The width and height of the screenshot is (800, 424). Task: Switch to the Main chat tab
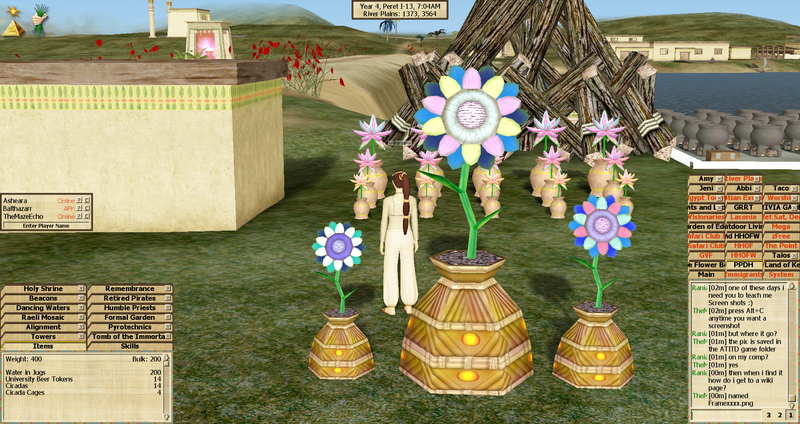tap(706, 274)
